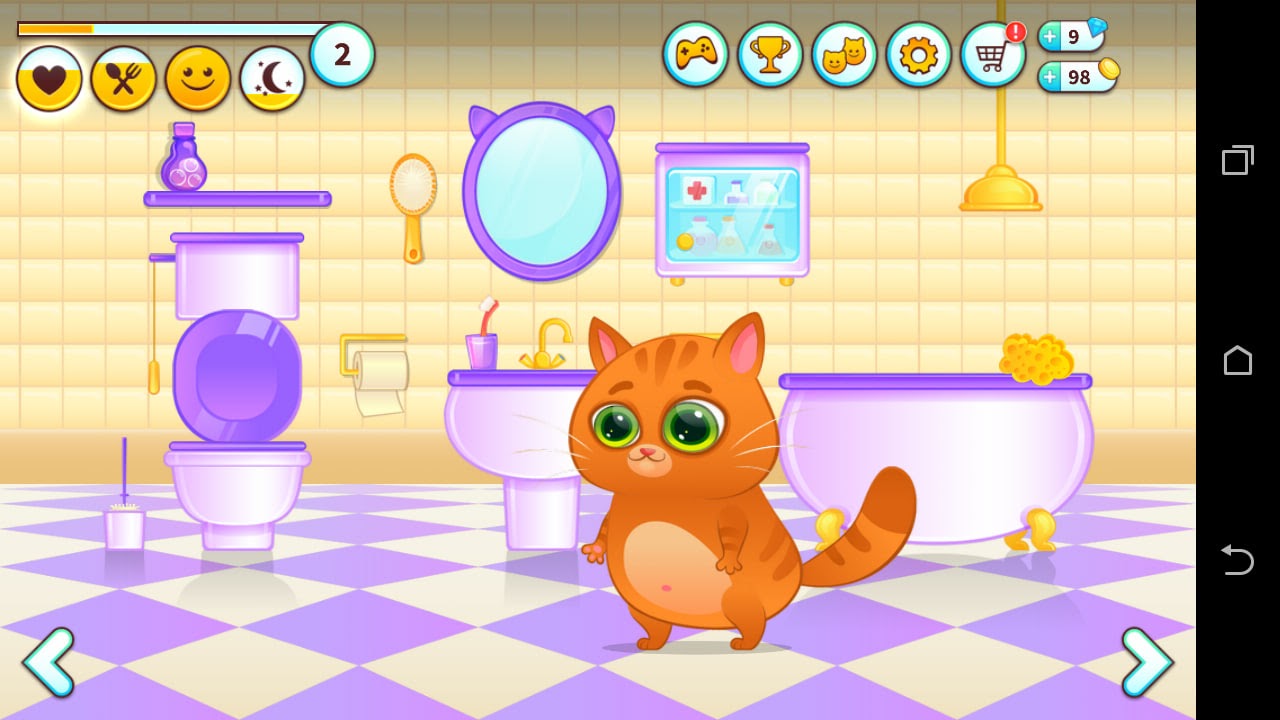Tap the Android back button
1280x720 pixels.
(x=1237, y=560)
